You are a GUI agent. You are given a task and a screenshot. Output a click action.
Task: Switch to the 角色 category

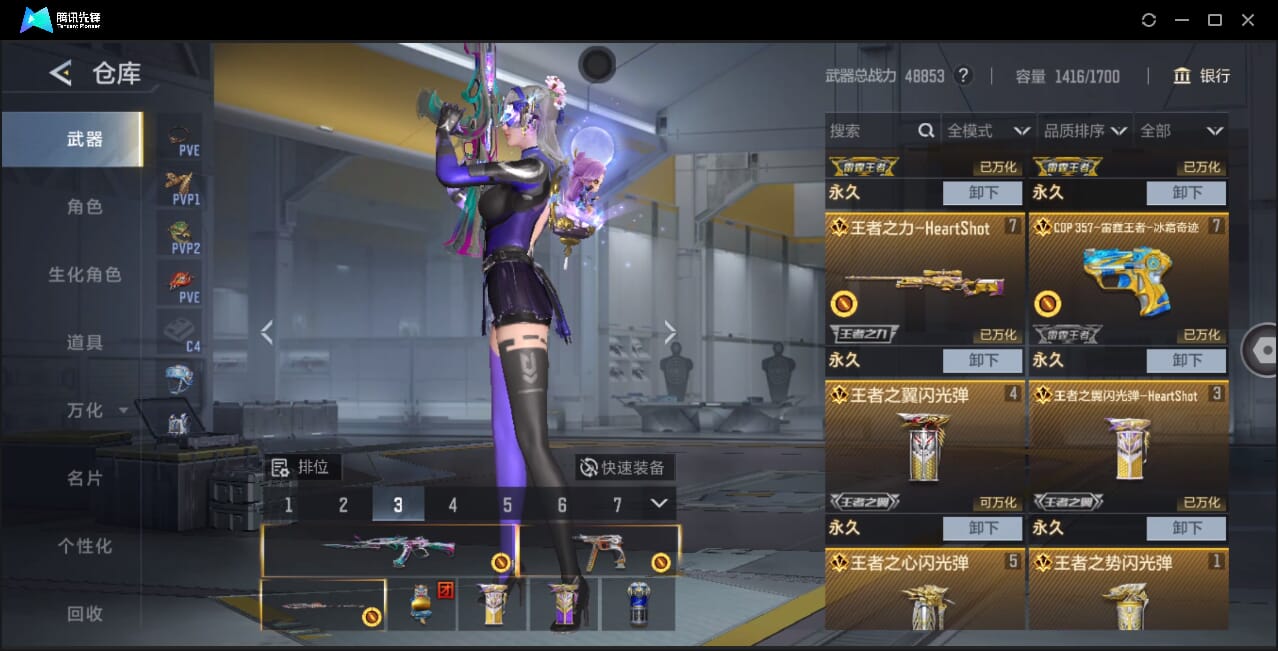tap(85, 207)
